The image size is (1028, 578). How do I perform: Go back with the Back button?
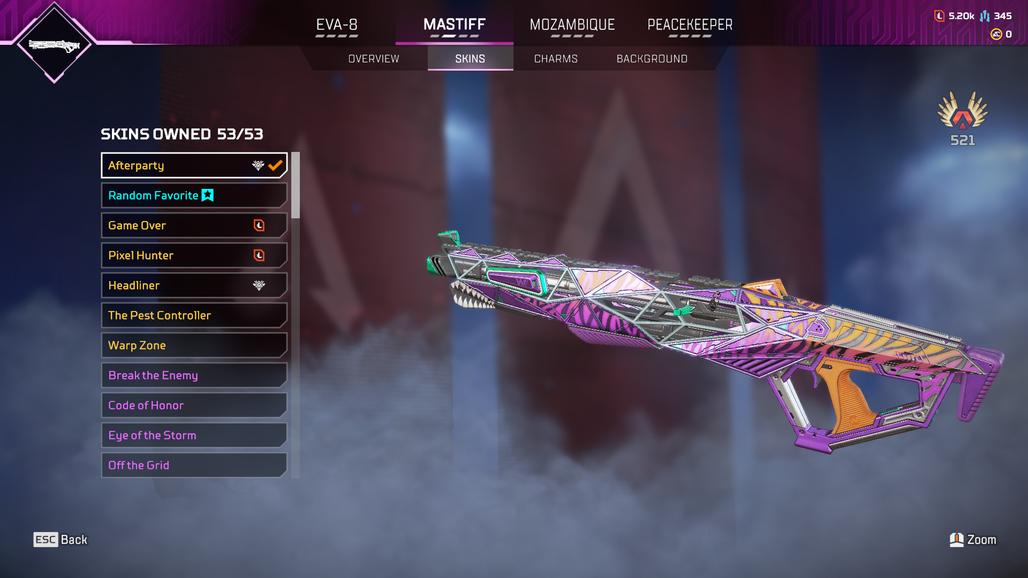coord(61,540)
